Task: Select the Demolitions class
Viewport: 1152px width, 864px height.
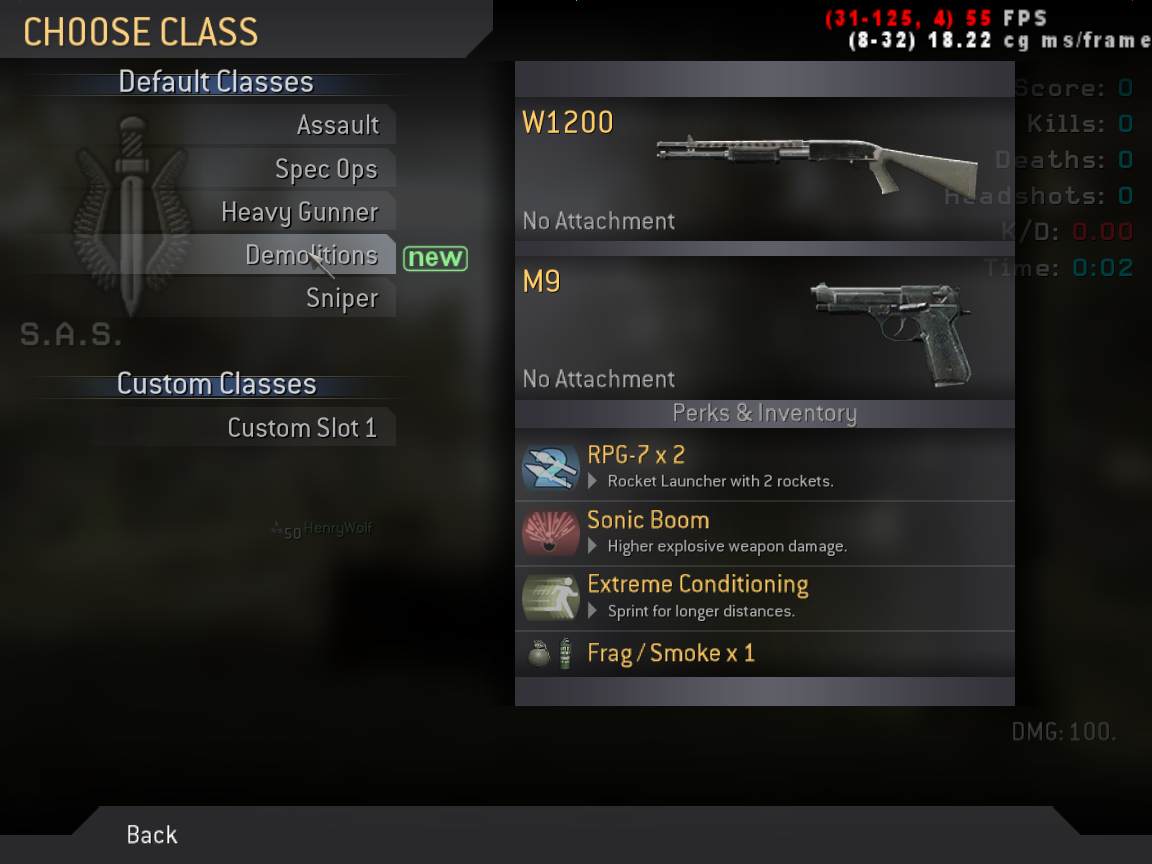Action: click(x=311, y=255)
